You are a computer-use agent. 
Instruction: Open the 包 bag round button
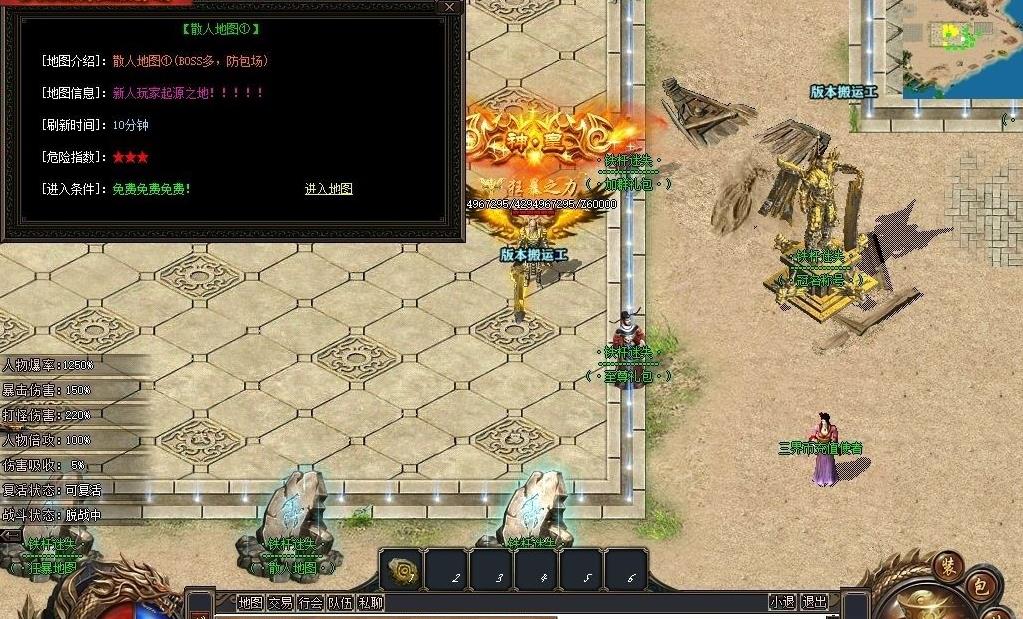tap(981, 586)
